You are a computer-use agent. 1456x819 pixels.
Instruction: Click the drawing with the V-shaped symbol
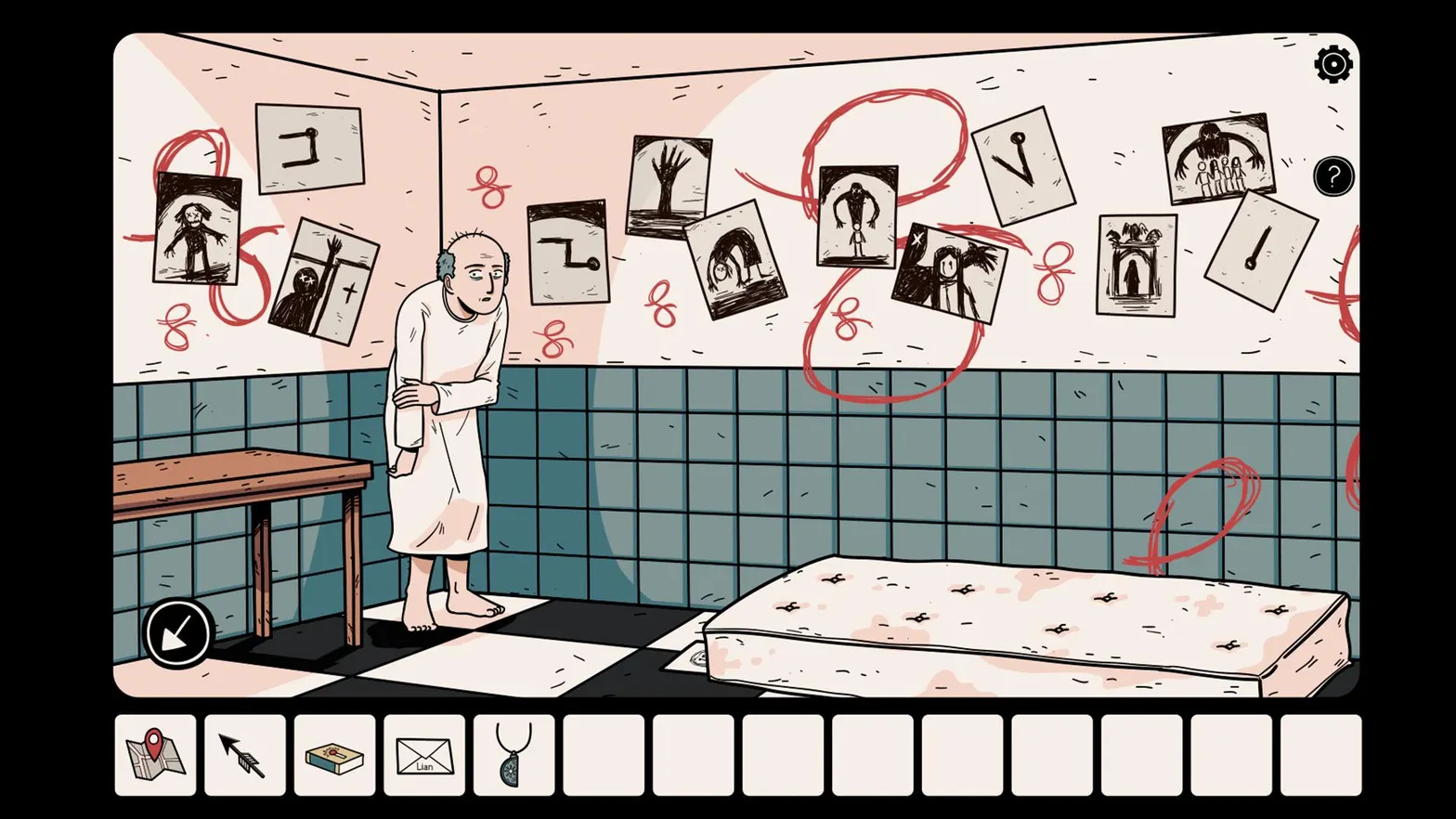pyautogui.click(x=1024, y=165)
